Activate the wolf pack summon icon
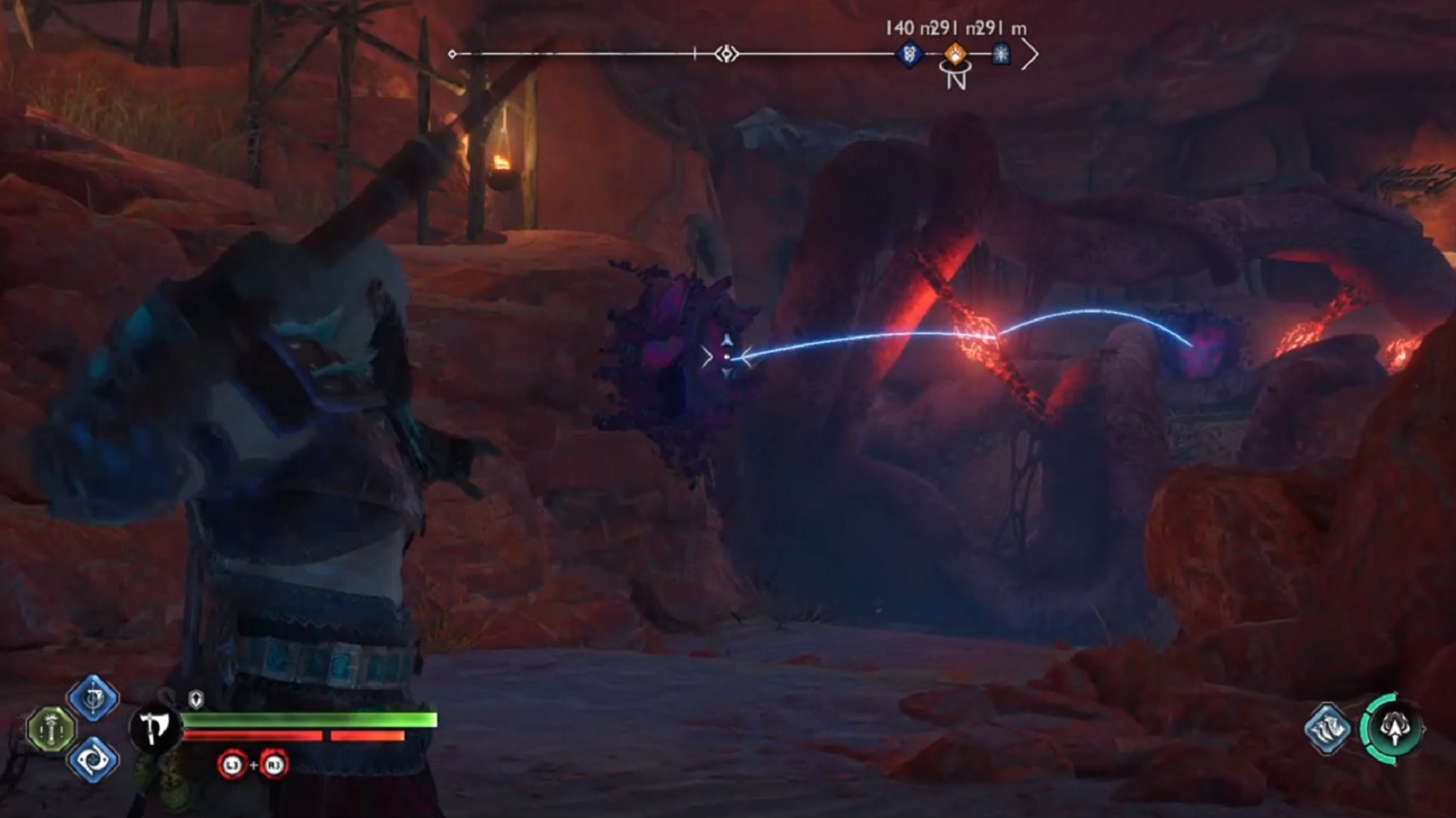The height and width of the screenshot is (818, 1456). pyautogui.click(x=1328, y=729)
